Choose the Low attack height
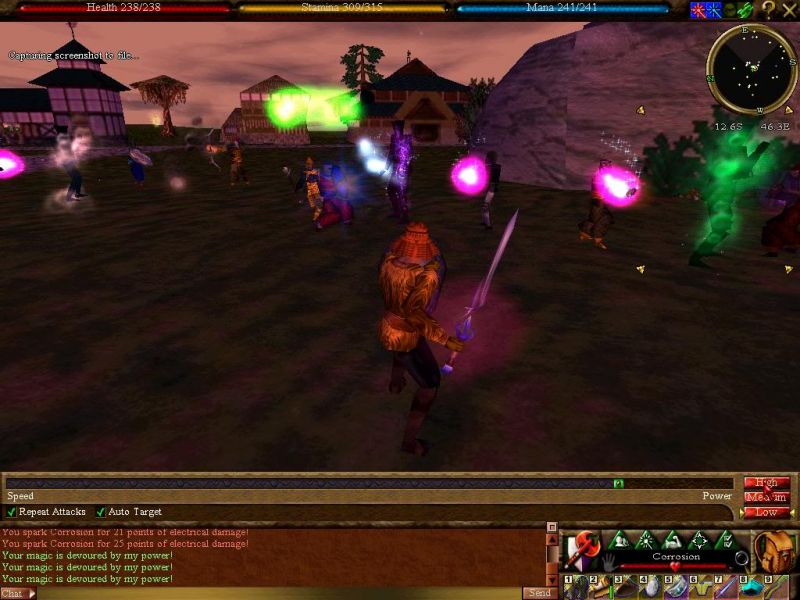The width and height of the screenshot is (800, 600). pyautogui.click(x=766, y=512)
